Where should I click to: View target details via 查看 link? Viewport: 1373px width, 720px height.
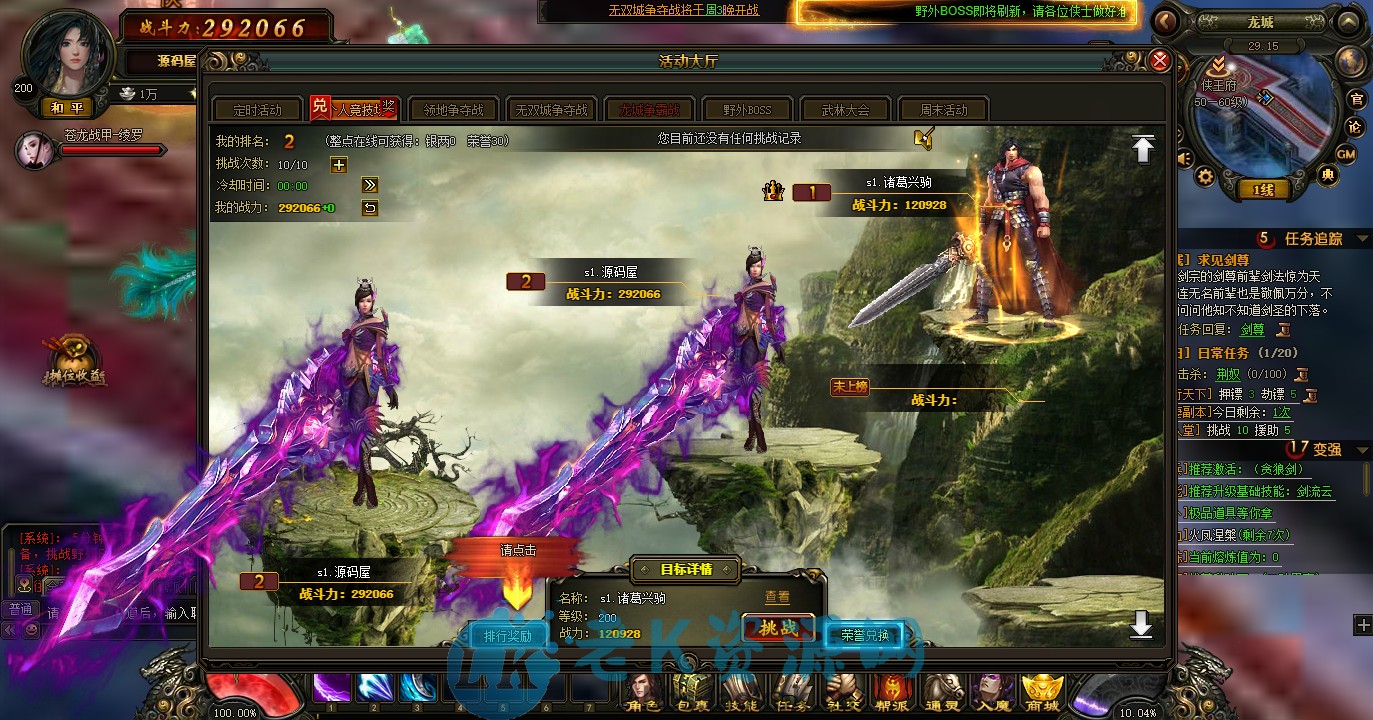pos(777,597)
